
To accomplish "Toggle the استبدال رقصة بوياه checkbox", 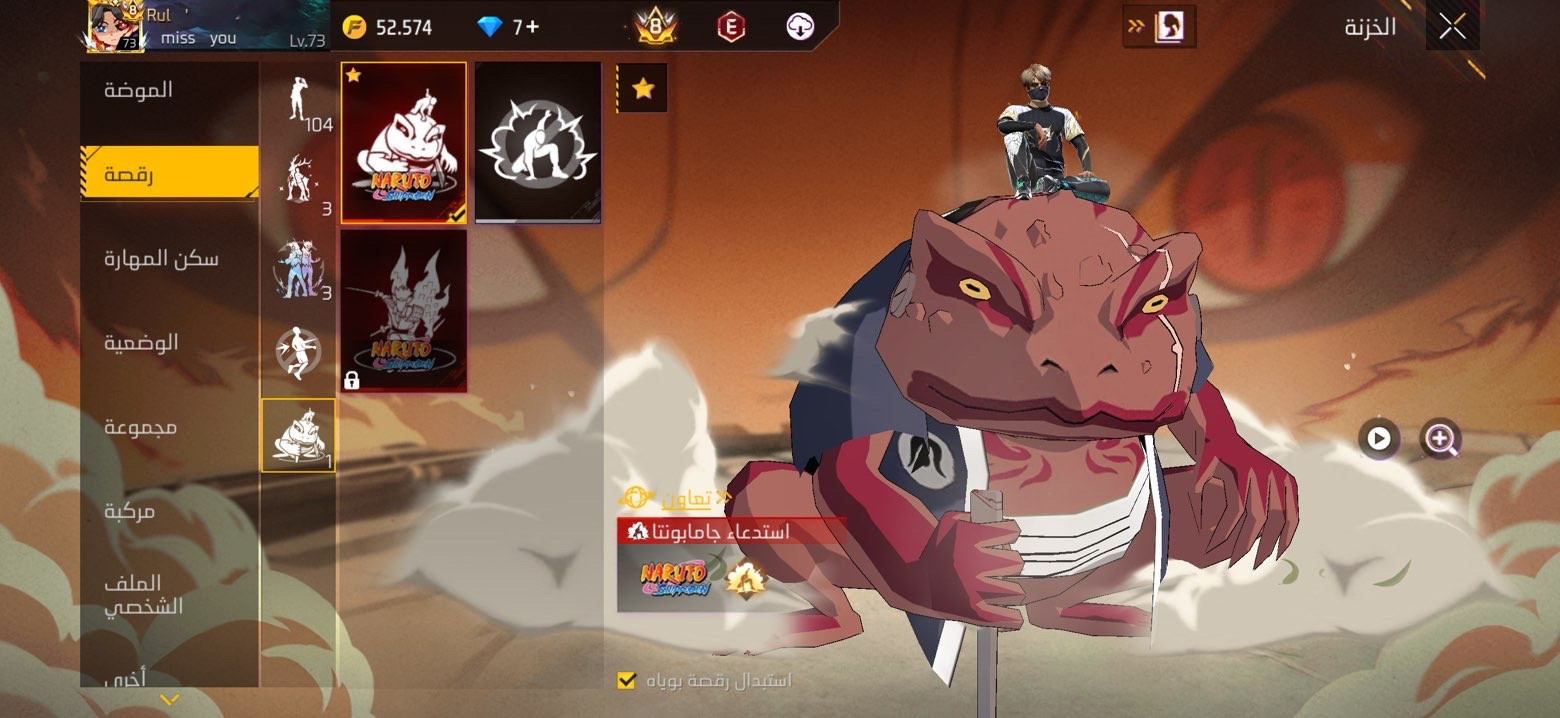I will pyautogui.click(x=627, y=681).
